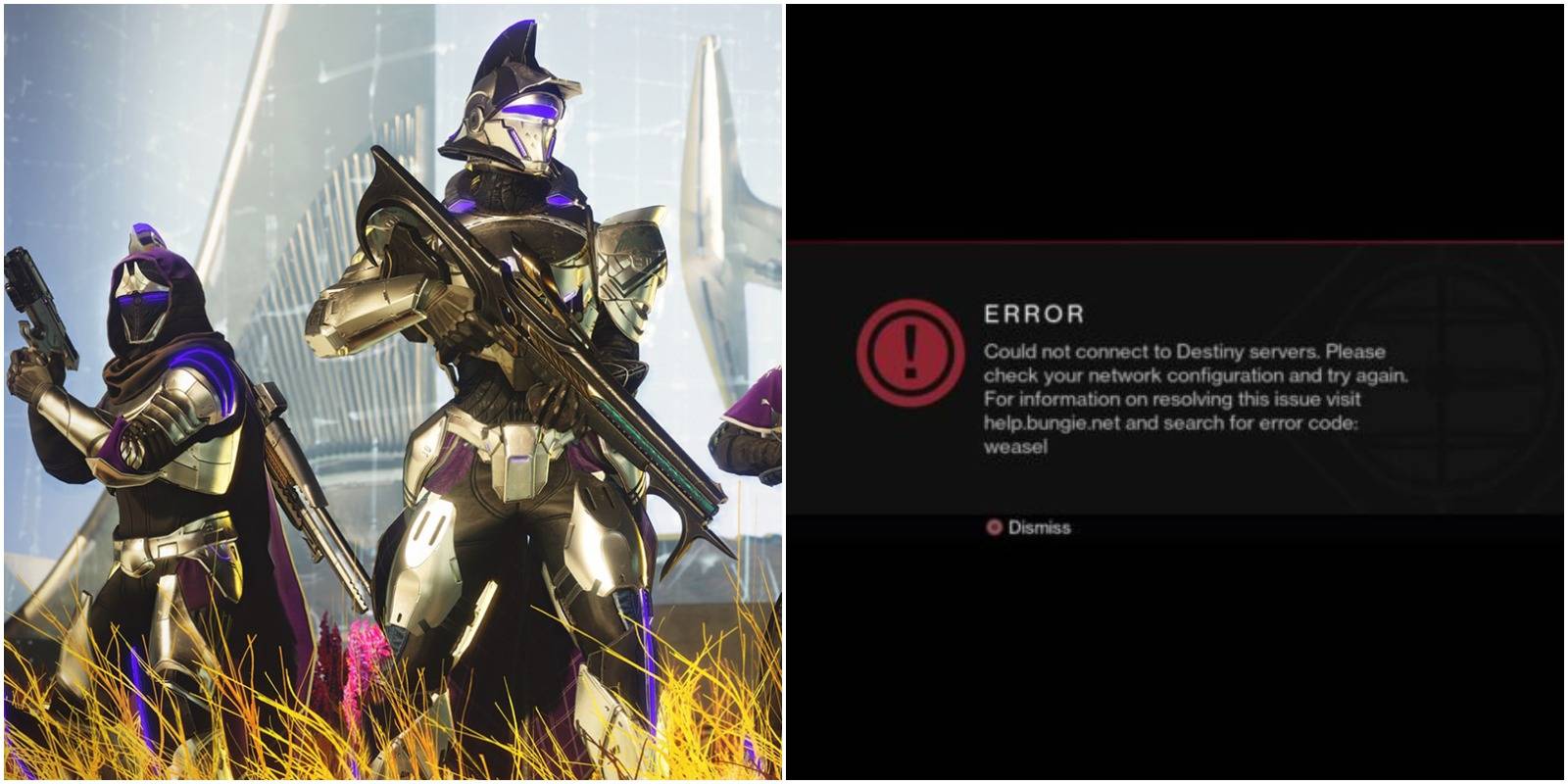Click the red circle icon beside Dismiss

[x=993, y=527]
